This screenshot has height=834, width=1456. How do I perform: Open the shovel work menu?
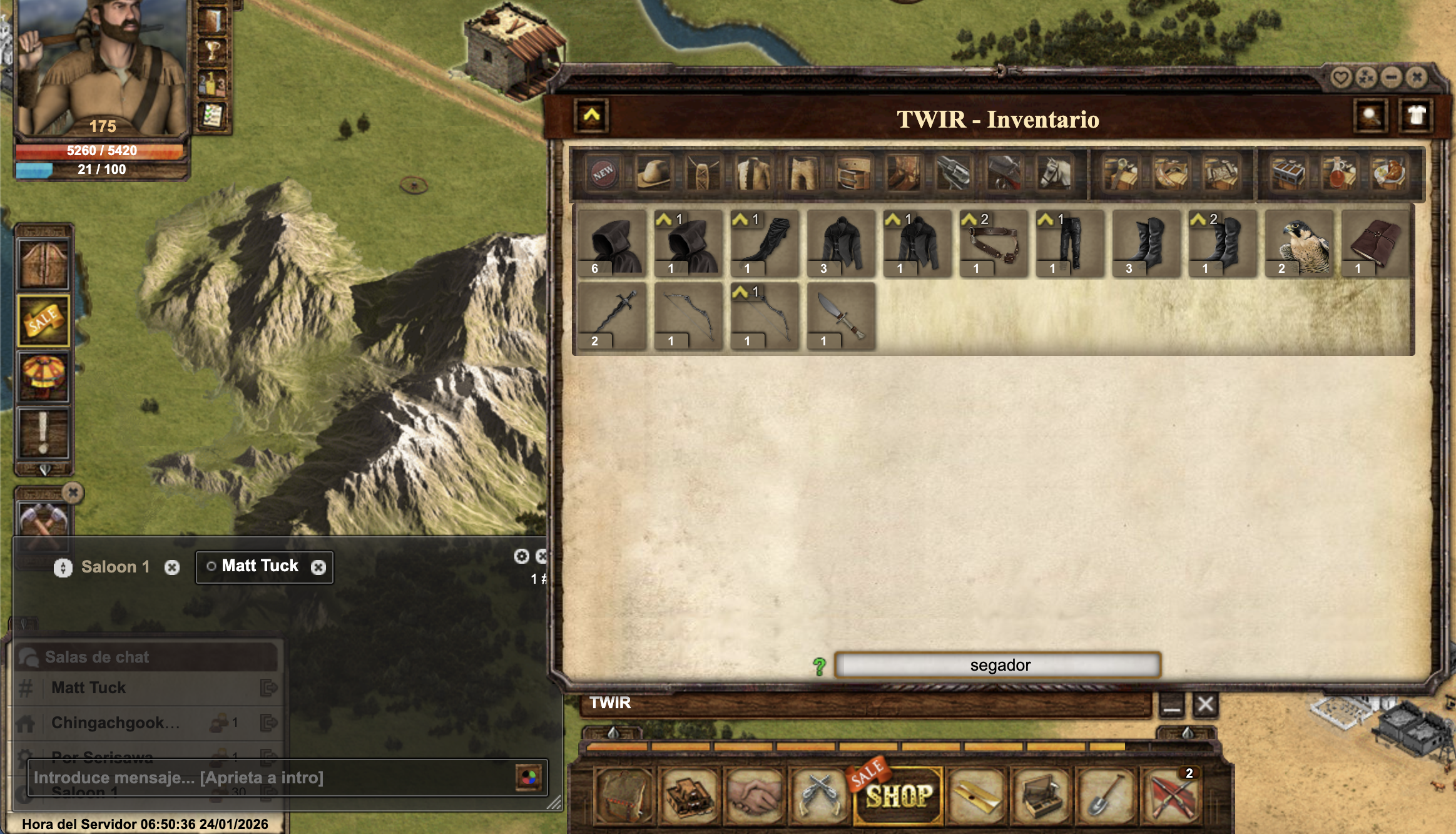tap(1106, 795)
